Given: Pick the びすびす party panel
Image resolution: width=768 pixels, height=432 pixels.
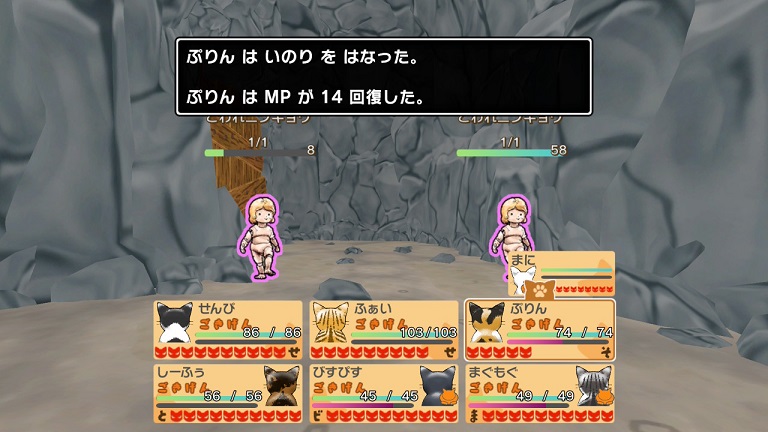Looking at the screenshot, I should pos(384,393).
